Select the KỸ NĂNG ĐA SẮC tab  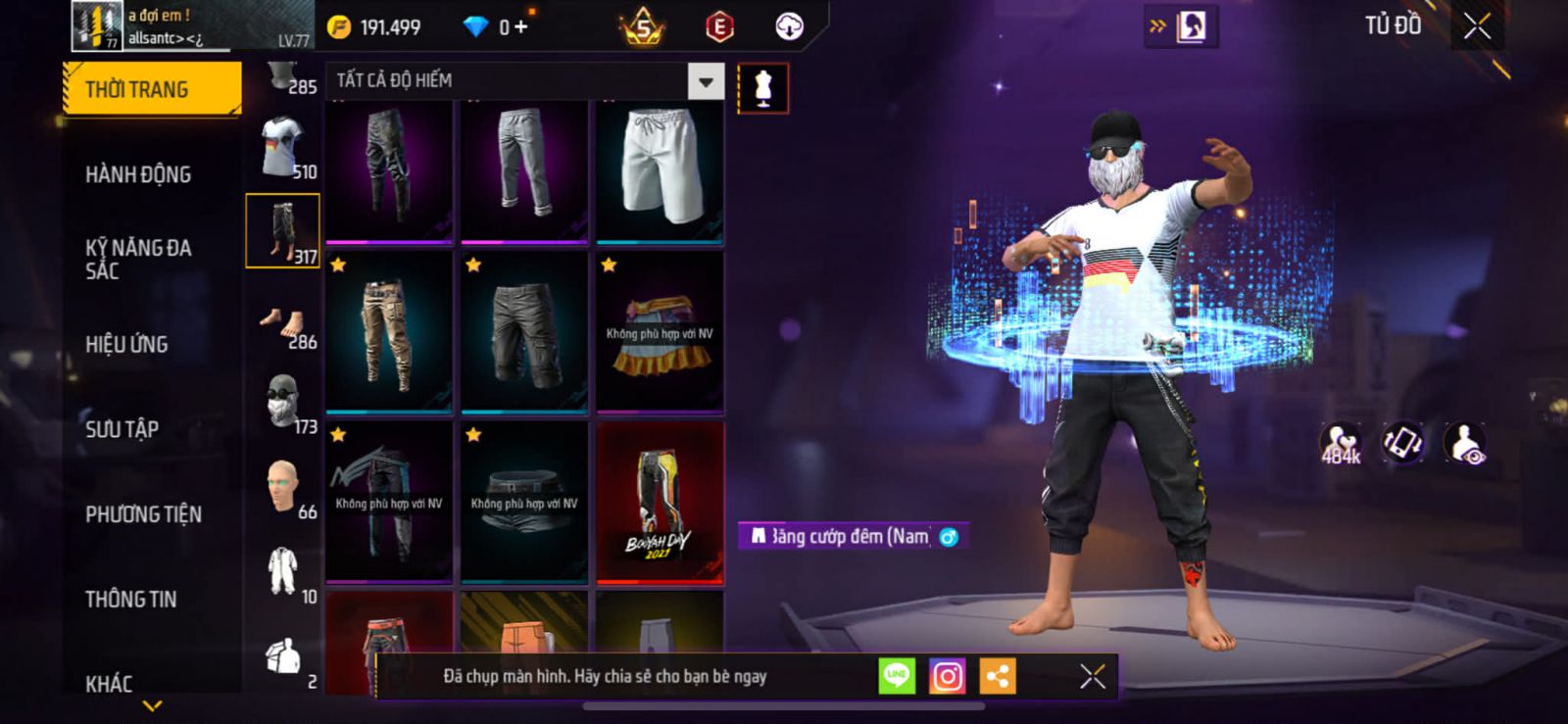(138, 259)
